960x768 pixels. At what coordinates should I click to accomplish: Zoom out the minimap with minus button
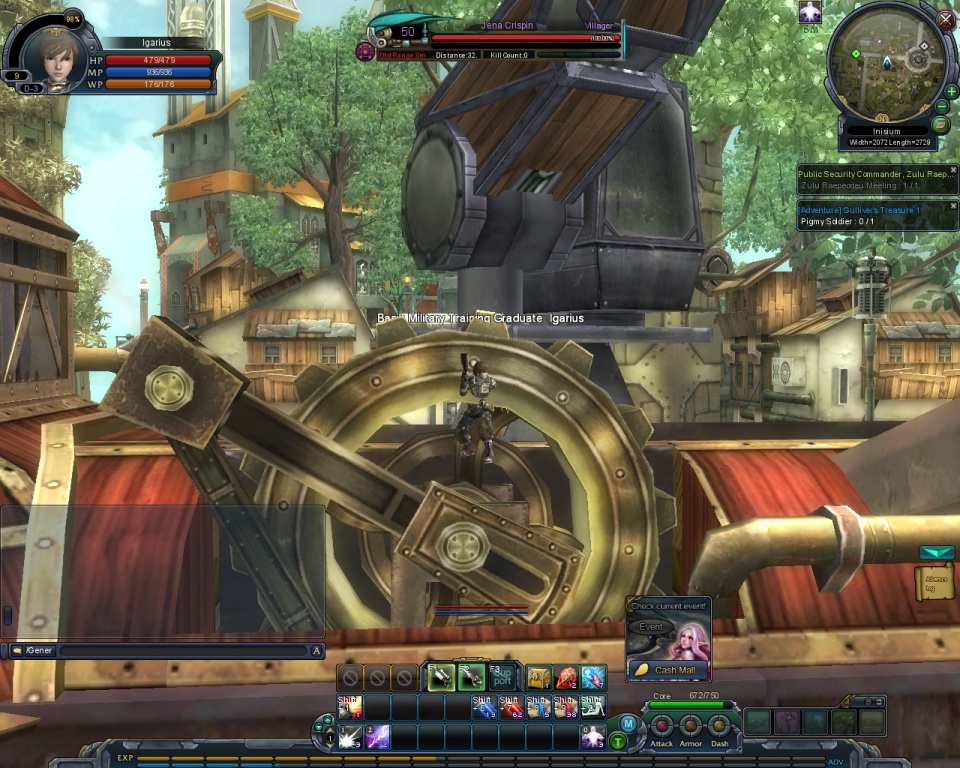[x=942, y=107]
